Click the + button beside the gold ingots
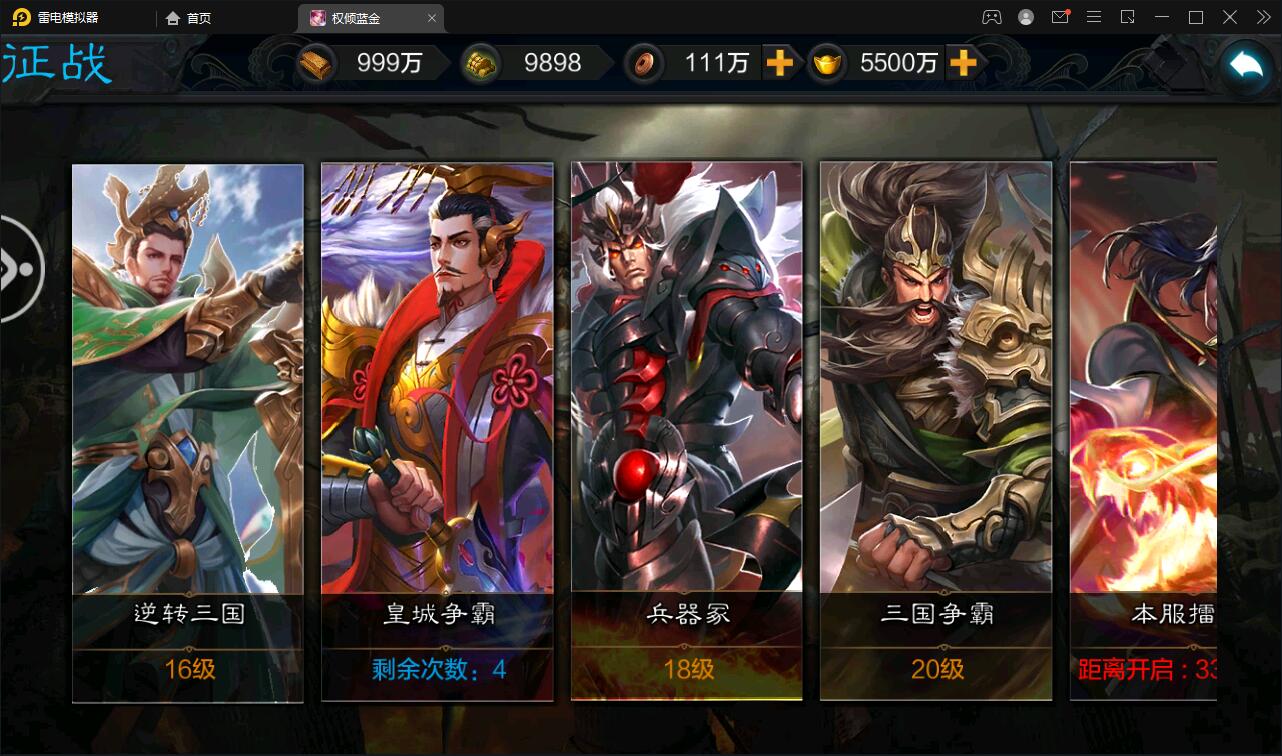The image size is (1282, 756). pos(962,63)
